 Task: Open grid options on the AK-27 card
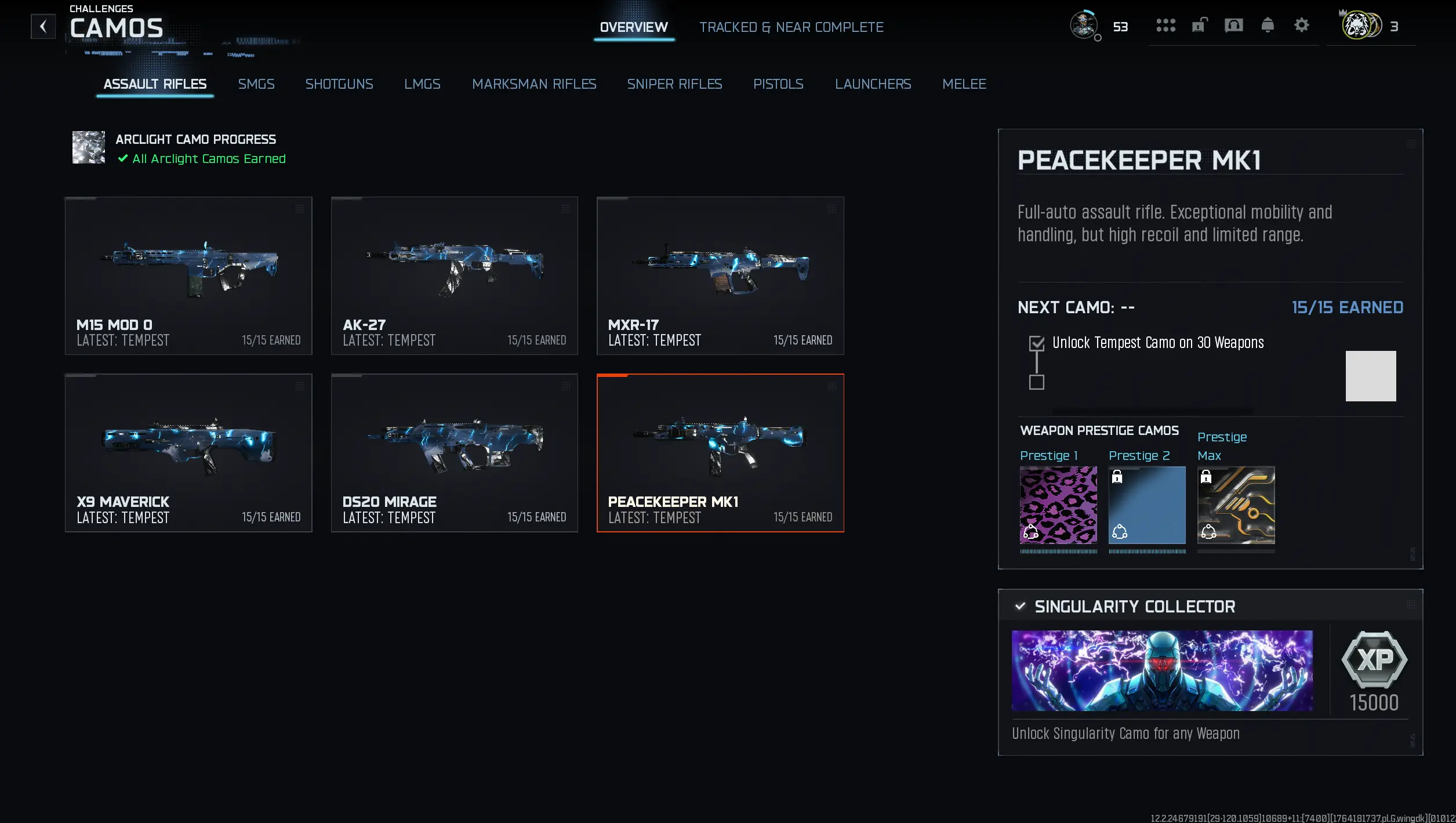(x=567, y=210)
